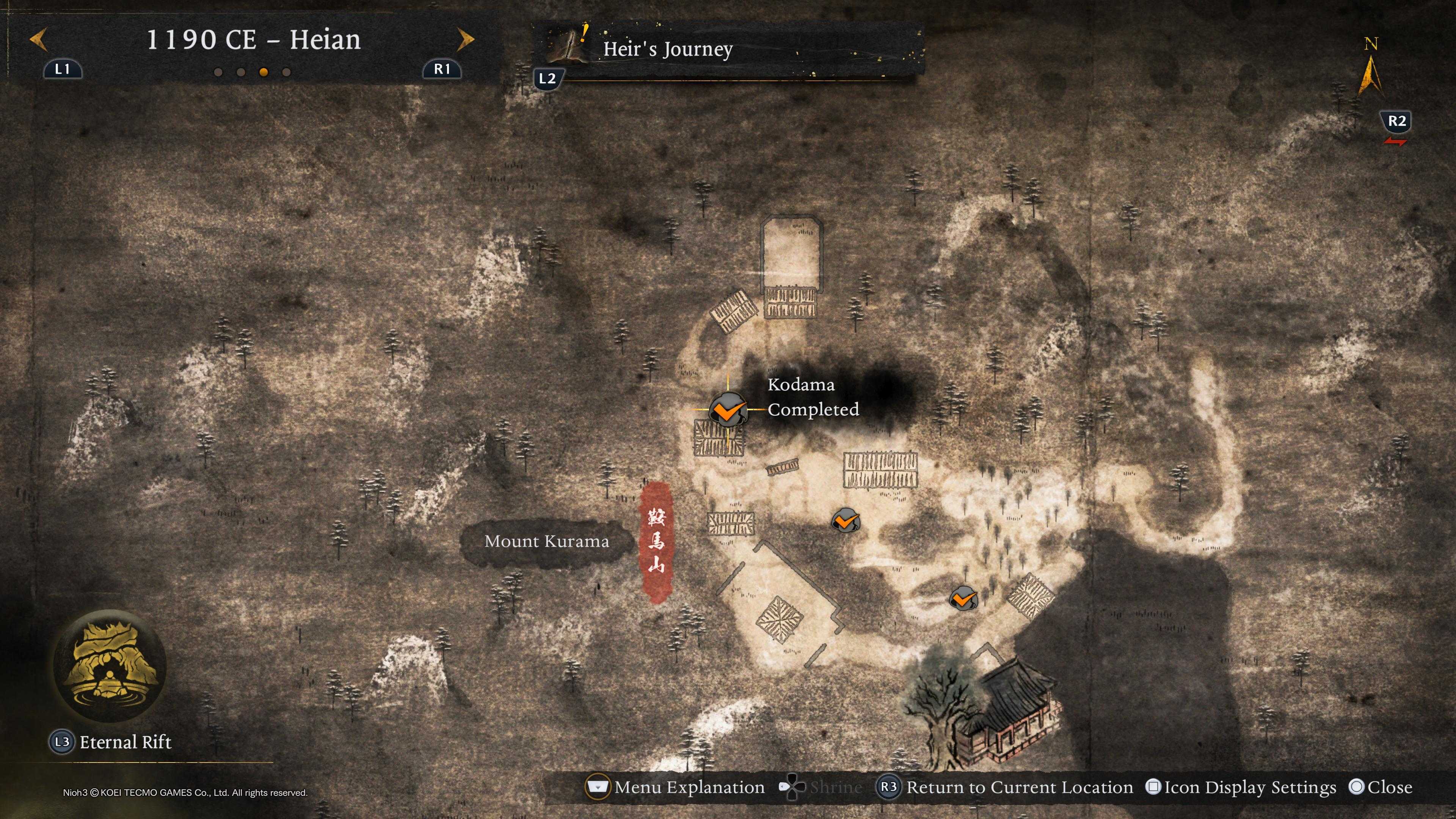1456x819 pixels.
Task: Open the Heir's Journey quest tracker
Action: click(667, 49)
